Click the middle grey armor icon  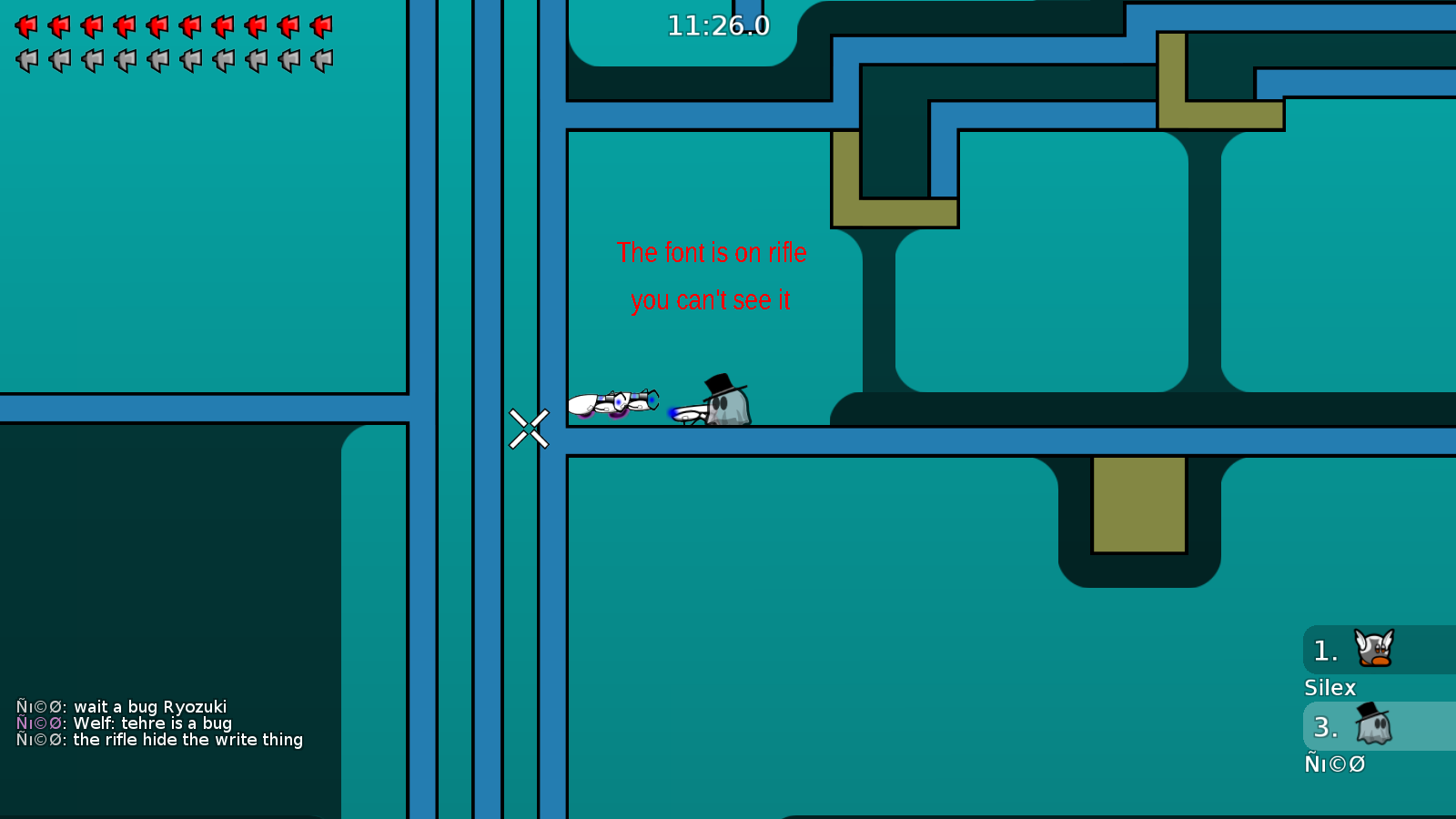coord(156,60)
